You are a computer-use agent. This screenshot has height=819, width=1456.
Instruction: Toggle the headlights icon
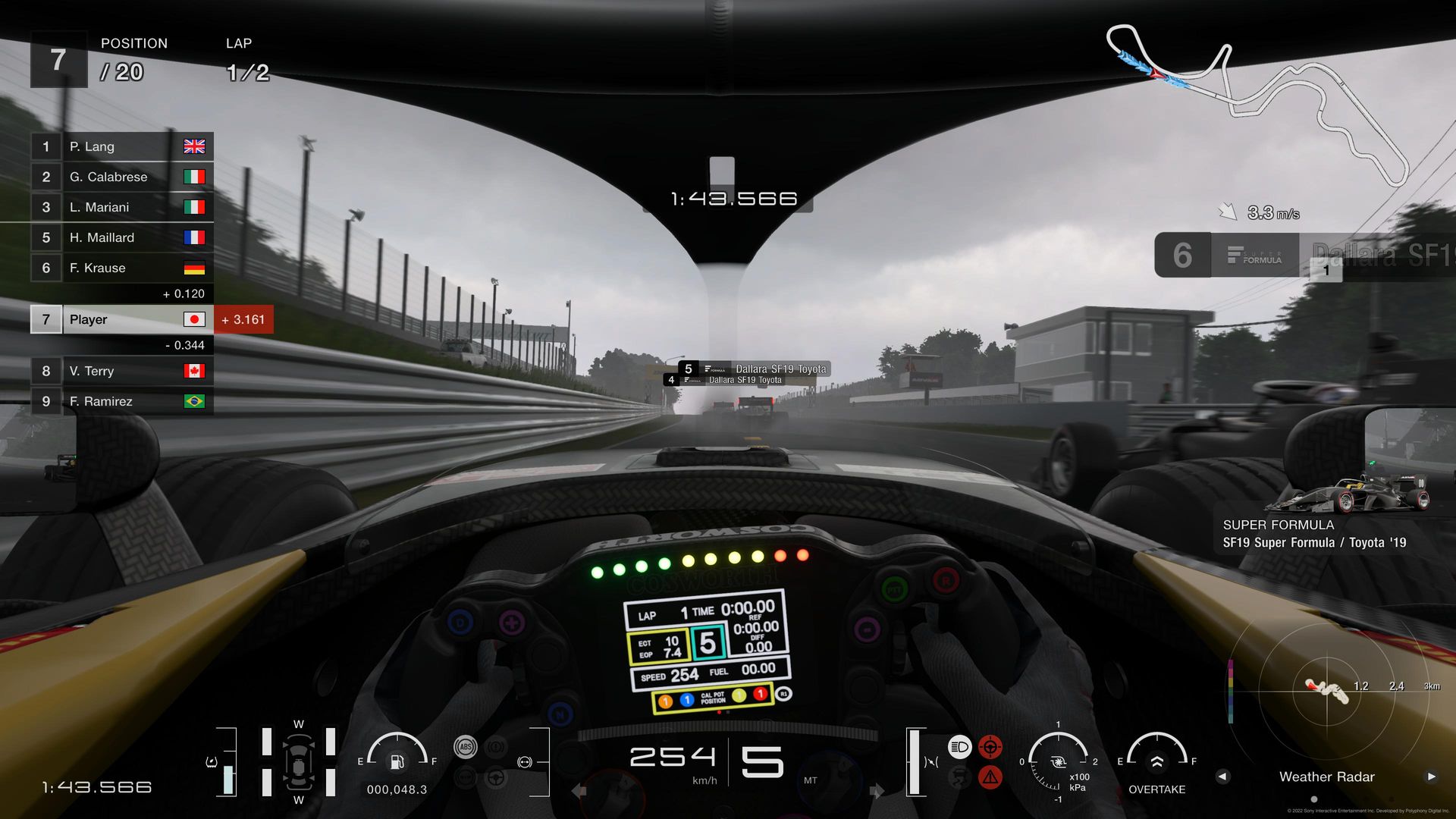[x=959, y=747]
